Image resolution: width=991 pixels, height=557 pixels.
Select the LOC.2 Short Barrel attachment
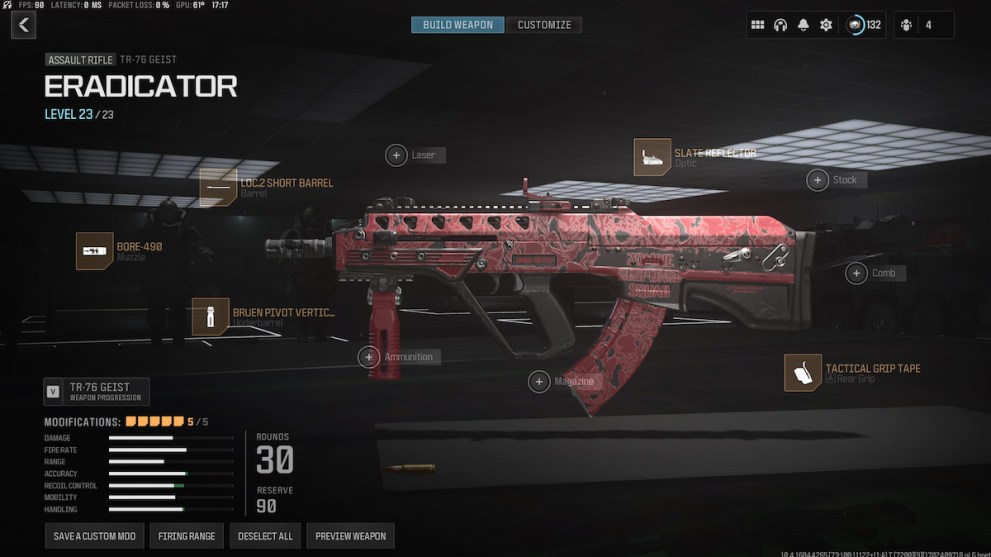click(x=218, y=188)
